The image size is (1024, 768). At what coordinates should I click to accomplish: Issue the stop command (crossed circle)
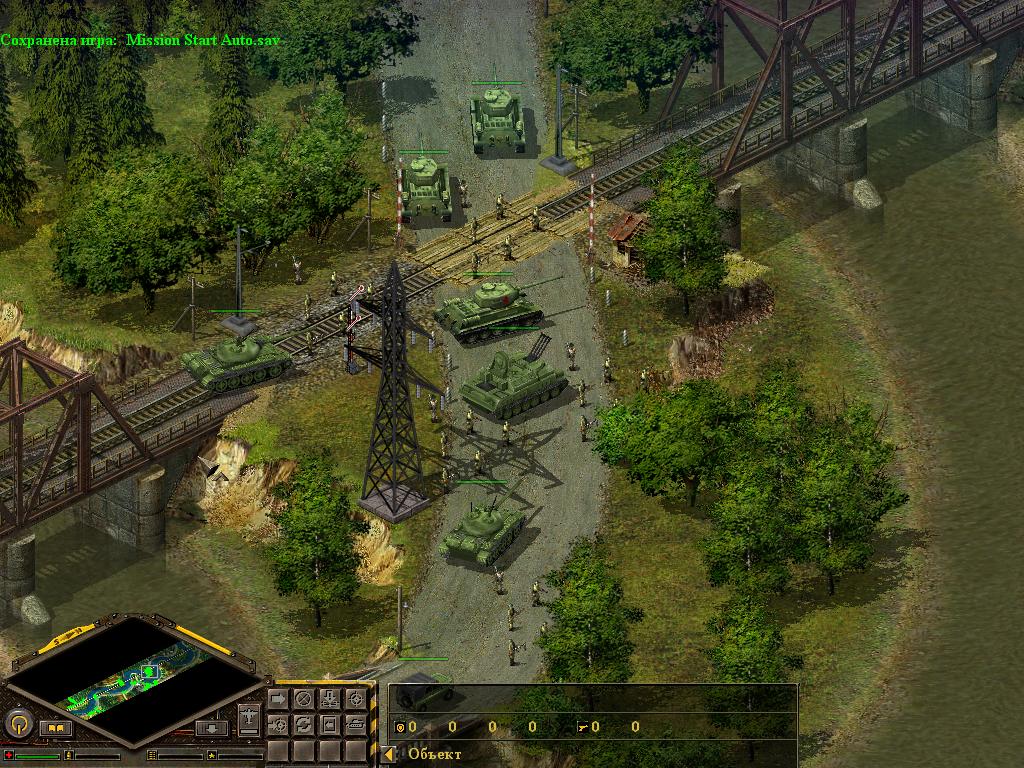[x=303, y=699]
